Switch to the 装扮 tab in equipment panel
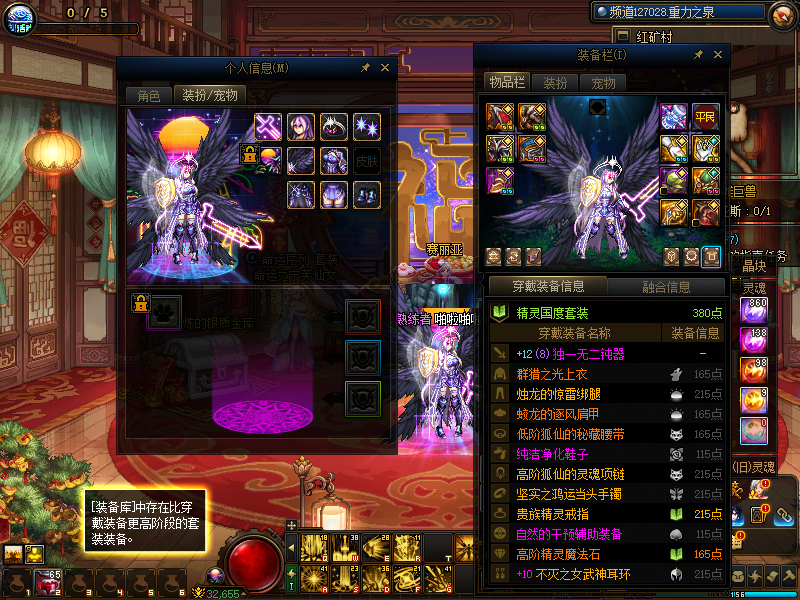 (555, 83)
